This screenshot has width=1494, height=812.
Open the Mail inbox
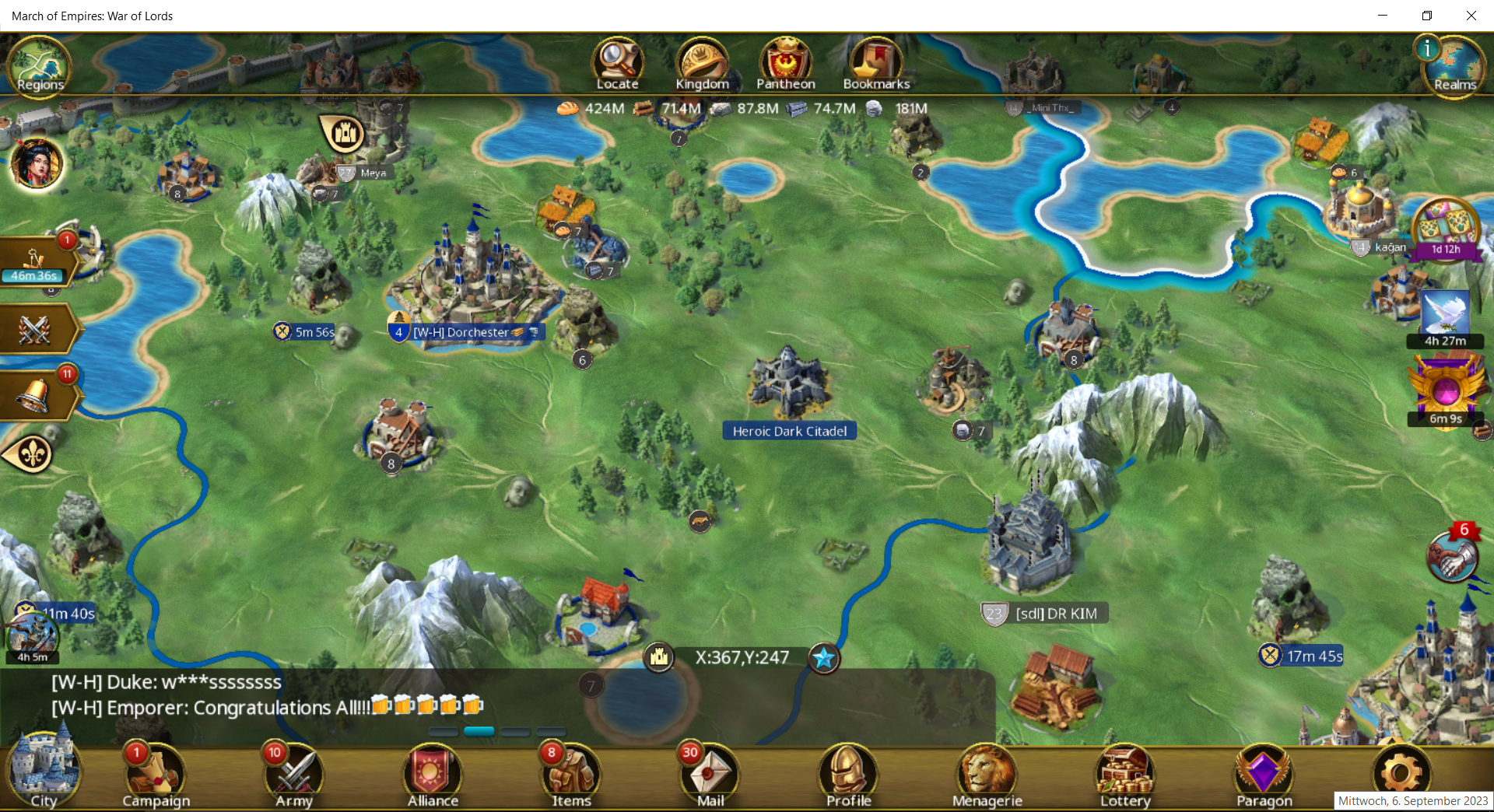point(710,775)
